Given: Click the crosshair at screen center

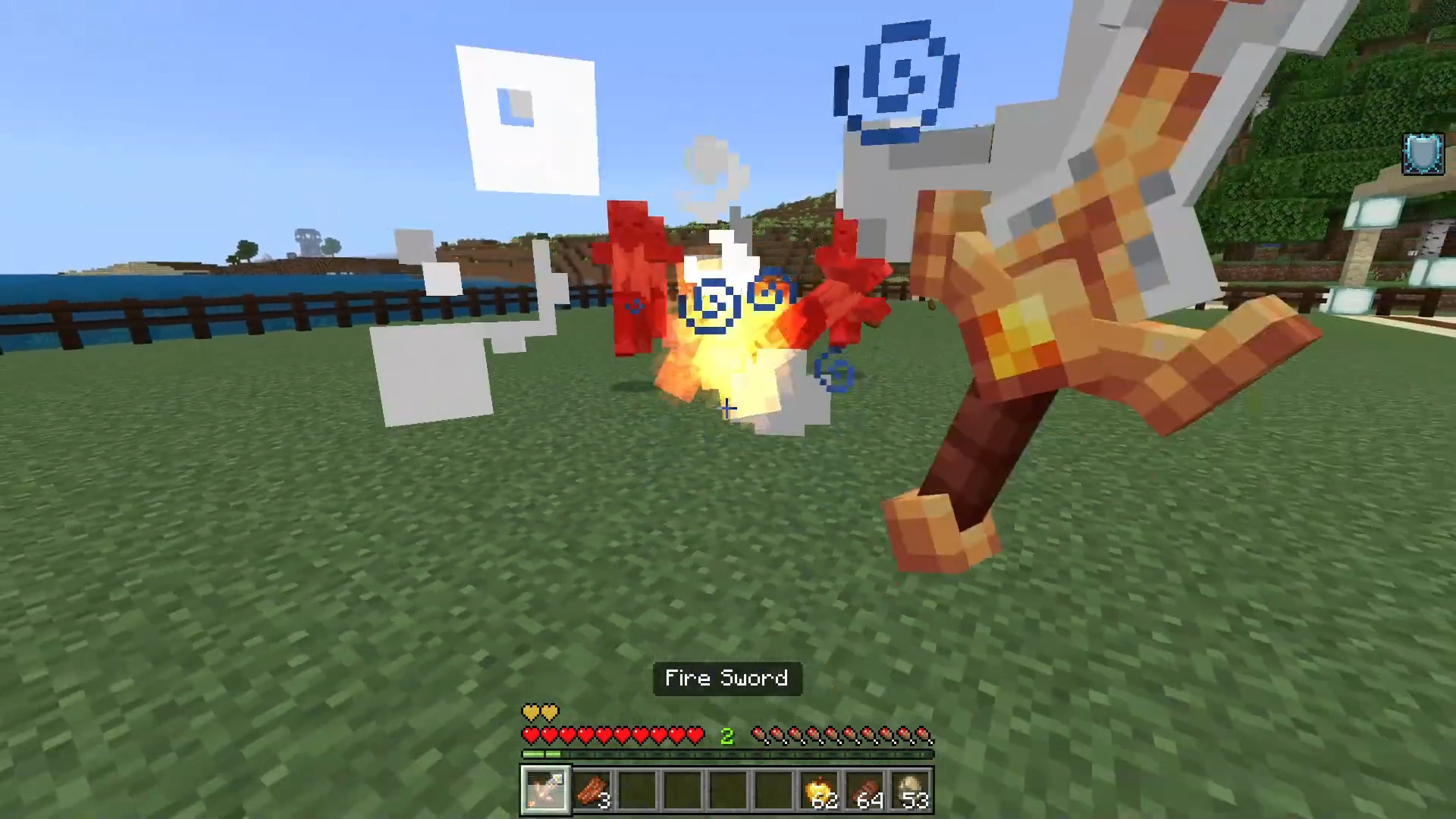Looking at the screenshot, I should [x=726, y=409].
